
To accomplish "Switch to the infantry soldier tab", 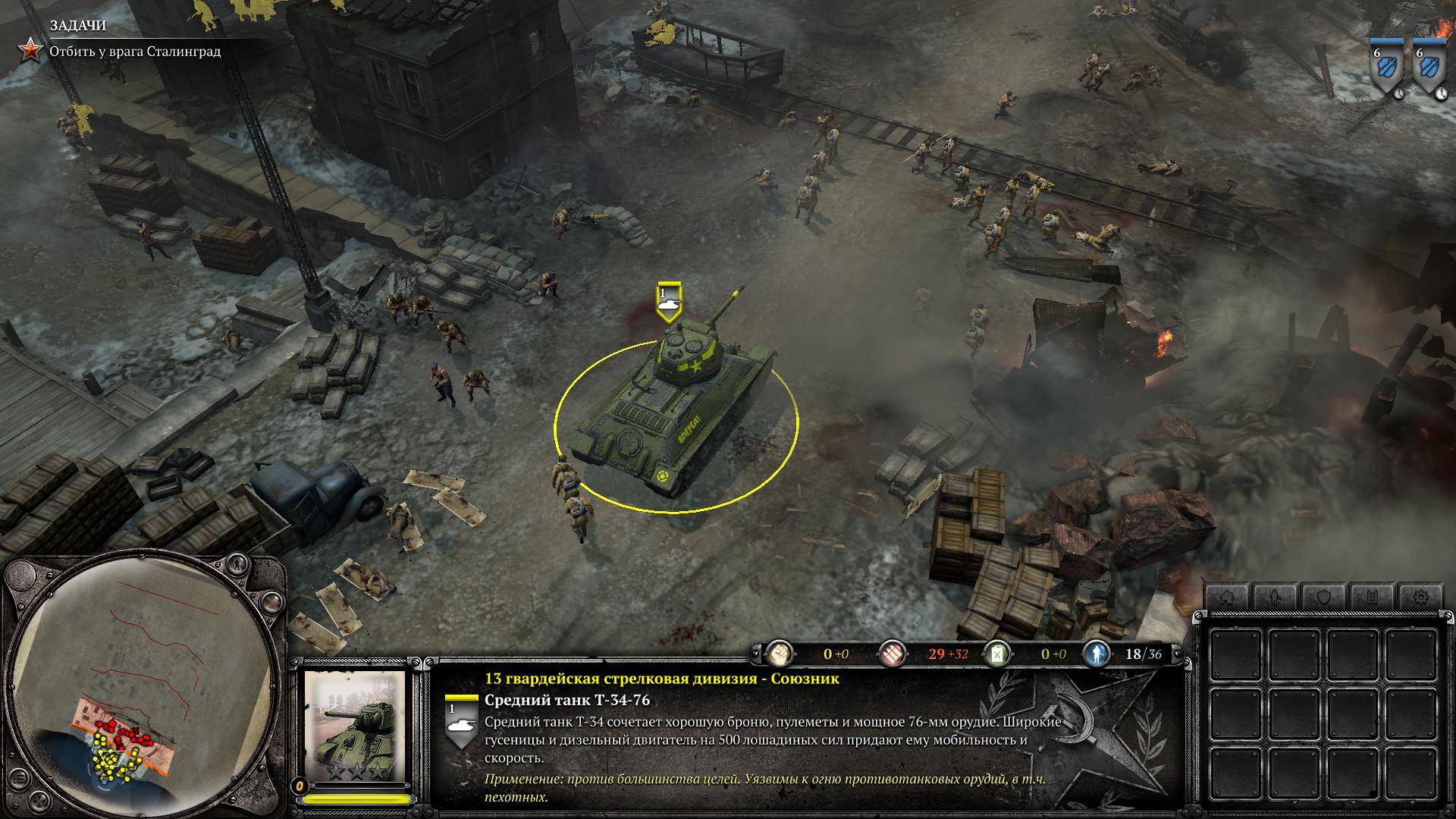I will pyautogui.click(x=1275, y=598).
